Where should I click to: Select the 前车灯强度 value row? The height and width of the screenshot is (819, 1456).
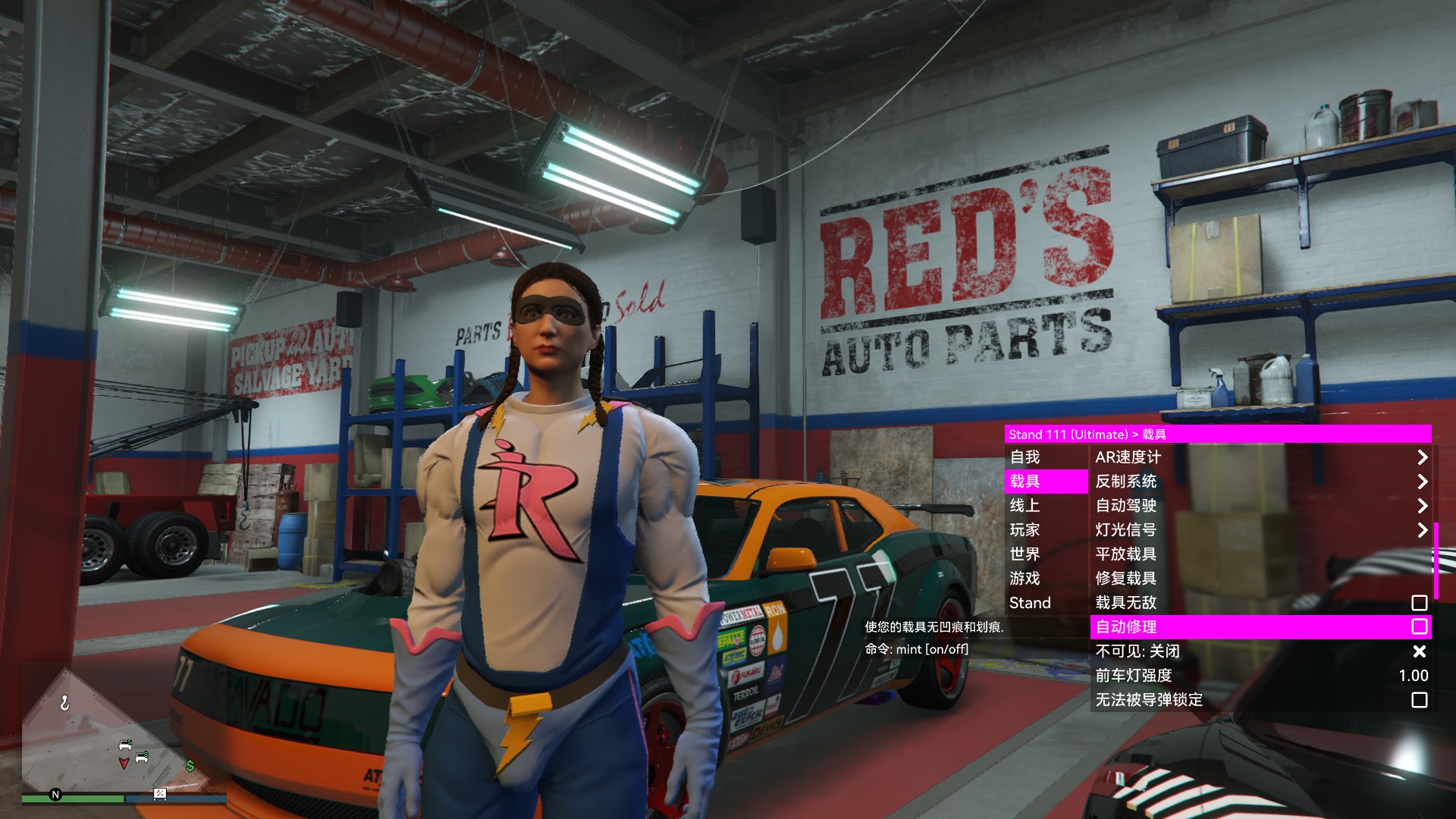pos(1260,676)
